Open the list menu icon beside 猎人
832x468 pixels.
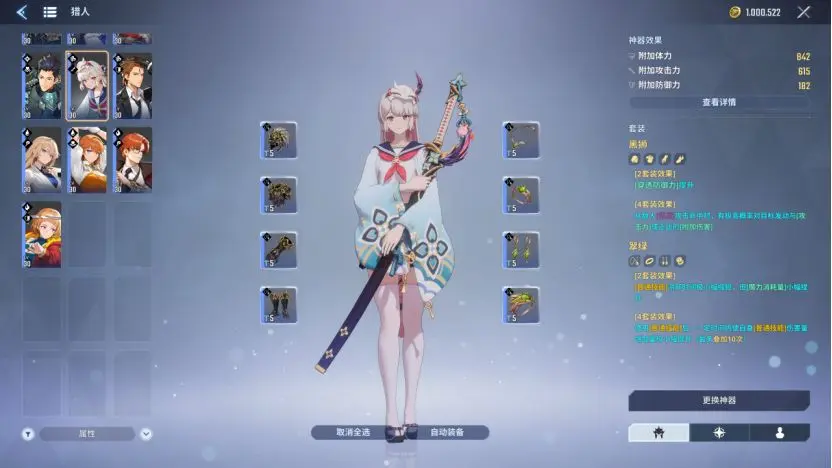[x=49, y=13]
